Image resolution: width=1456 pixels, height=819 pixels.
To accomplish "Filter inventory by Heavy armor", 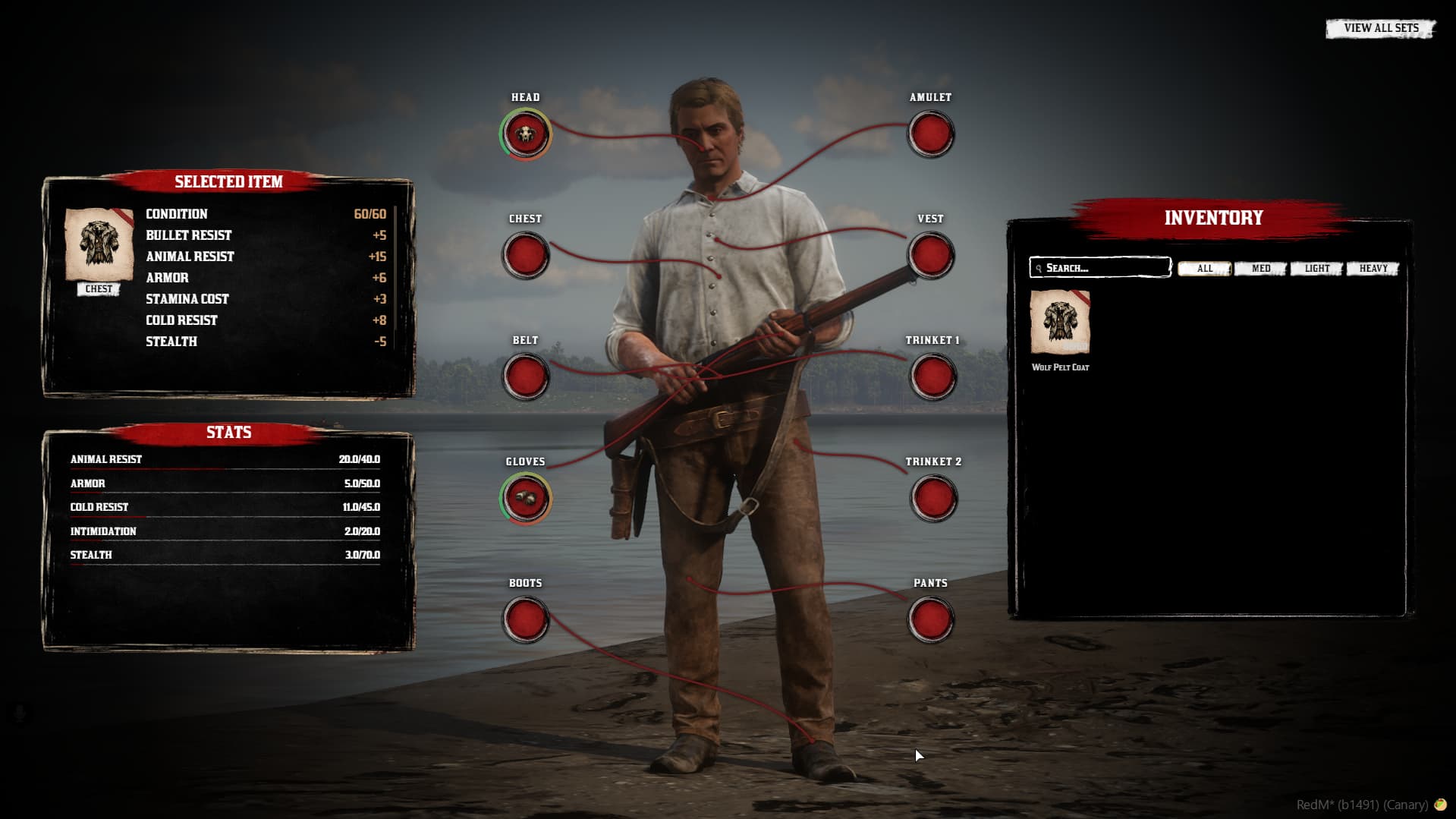I will pyautogui.click(x=1373, y=269).
